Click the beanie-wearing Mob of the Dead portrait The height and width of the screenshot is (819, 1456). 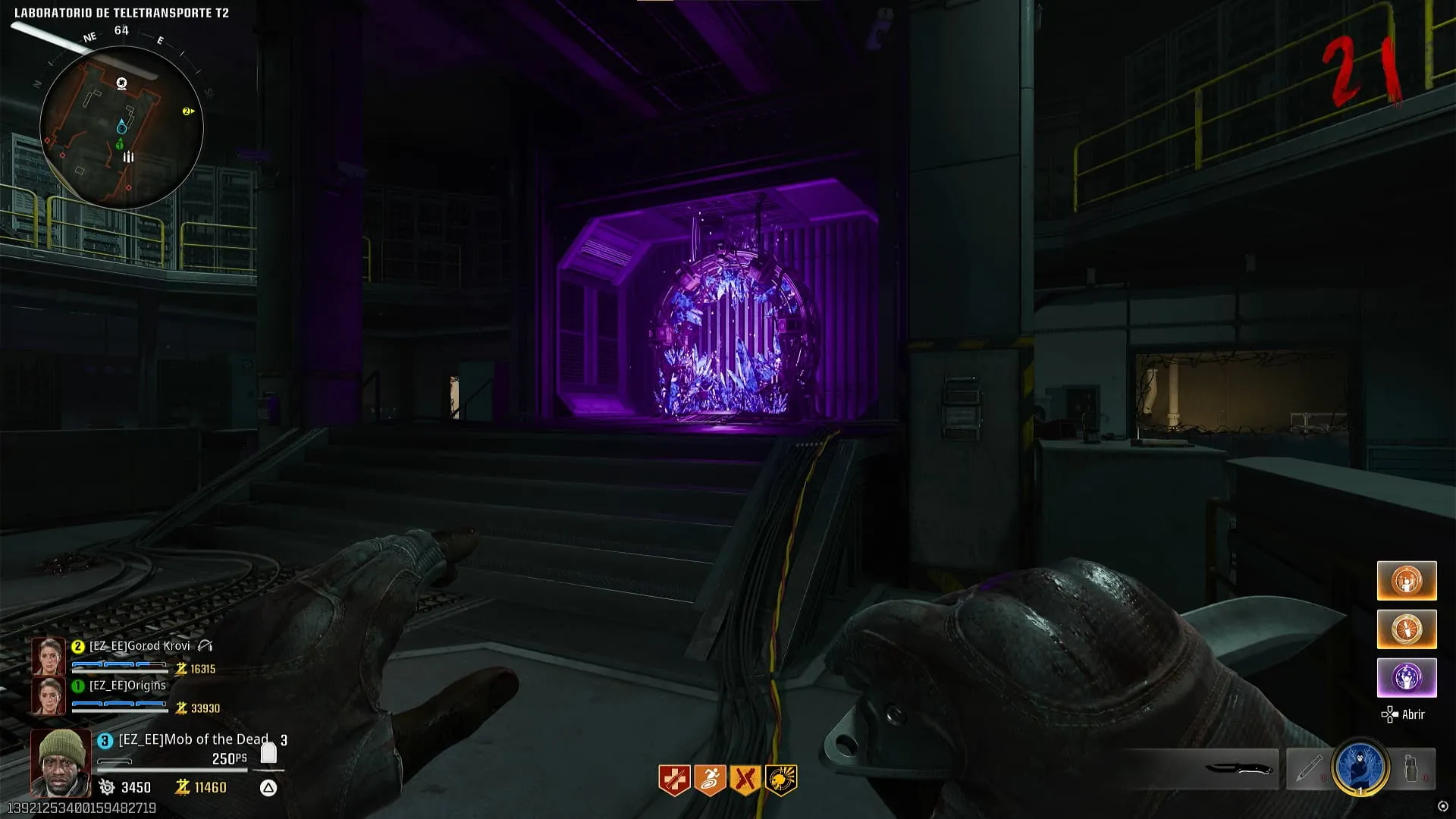pyautogui.click(x=60, y=762)
